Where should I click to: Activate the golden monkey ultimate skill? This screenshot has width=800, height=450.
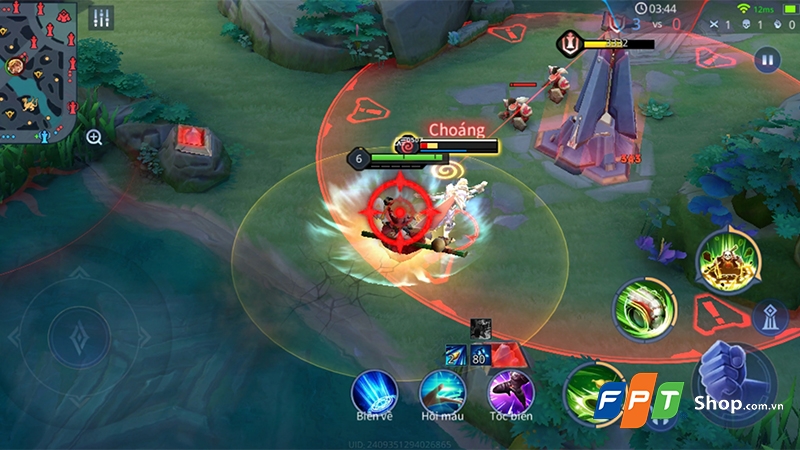(724, 260)
